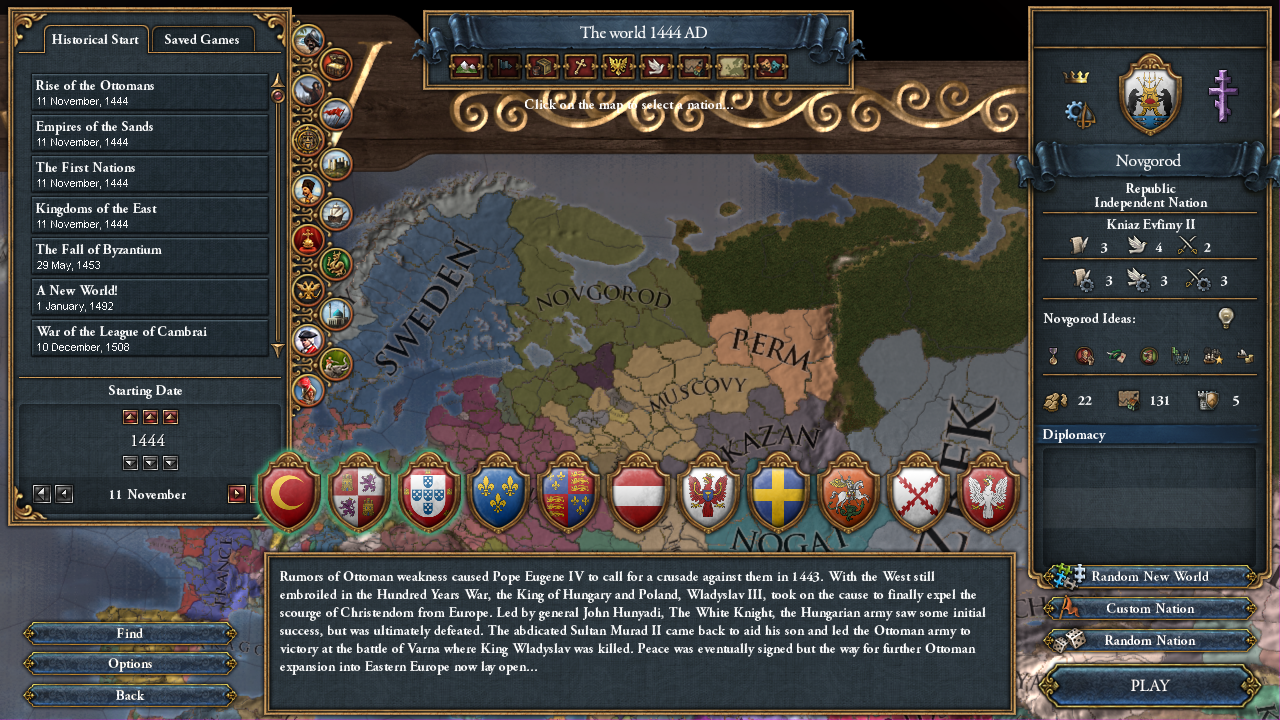The height and width of the screenshot is (720, 1280).
Task: Go Back to the main menu
Action: [130, 696]
